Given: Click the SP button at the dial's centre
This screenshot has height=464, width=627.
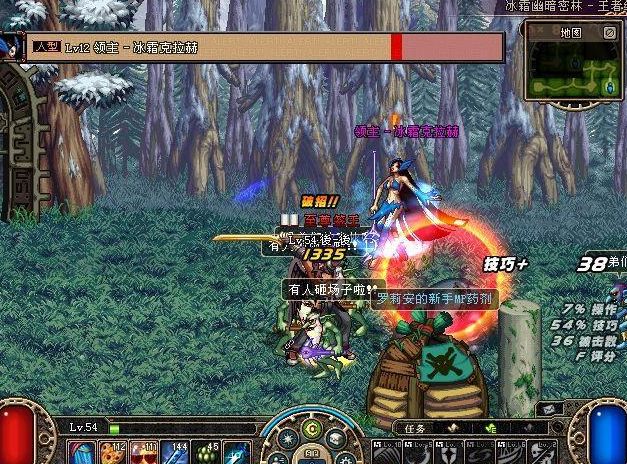Looking at the screenshot, I should tap(311, 454).
